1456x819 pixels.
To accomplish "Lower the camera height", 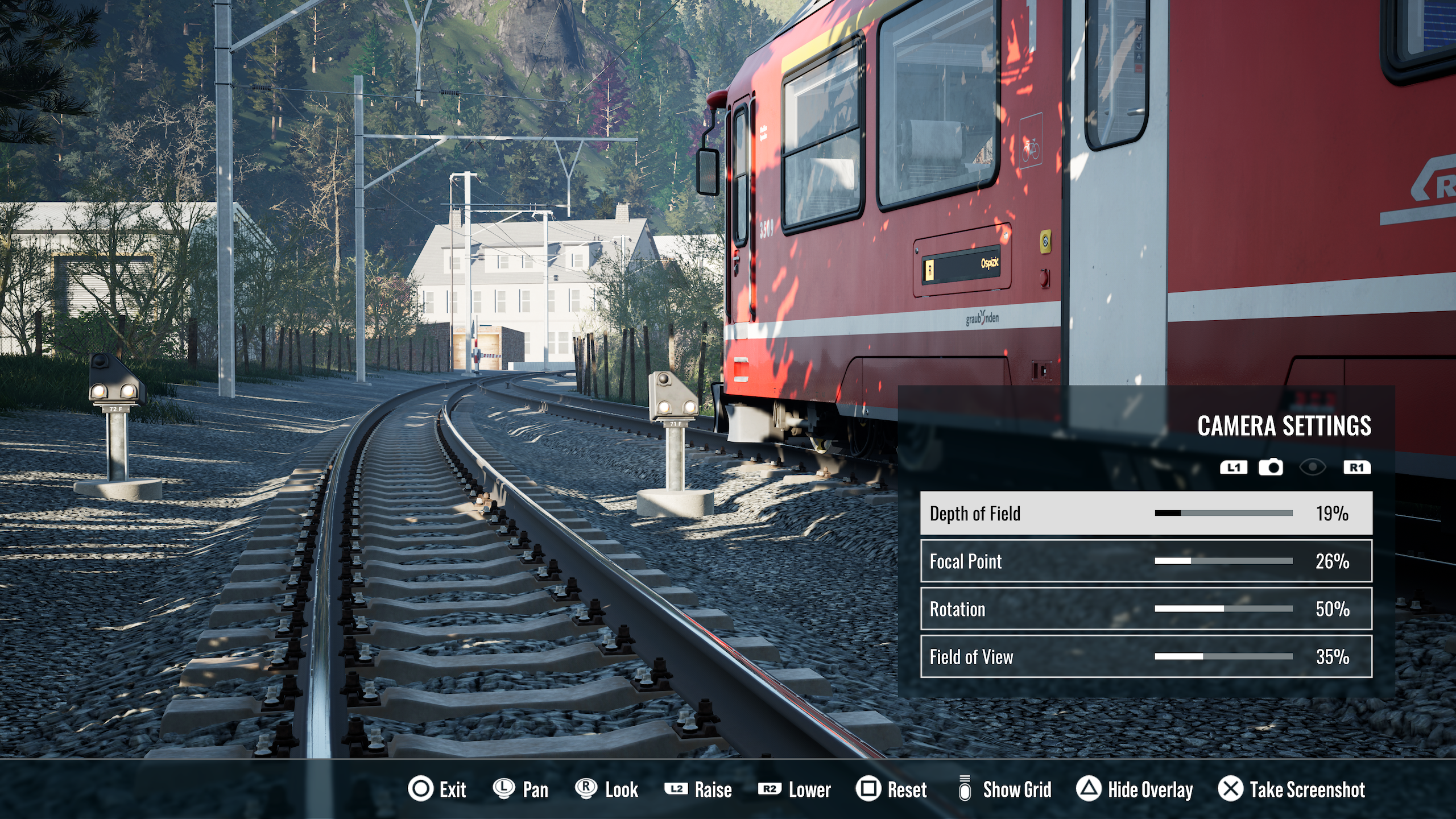I will point(794,789).
